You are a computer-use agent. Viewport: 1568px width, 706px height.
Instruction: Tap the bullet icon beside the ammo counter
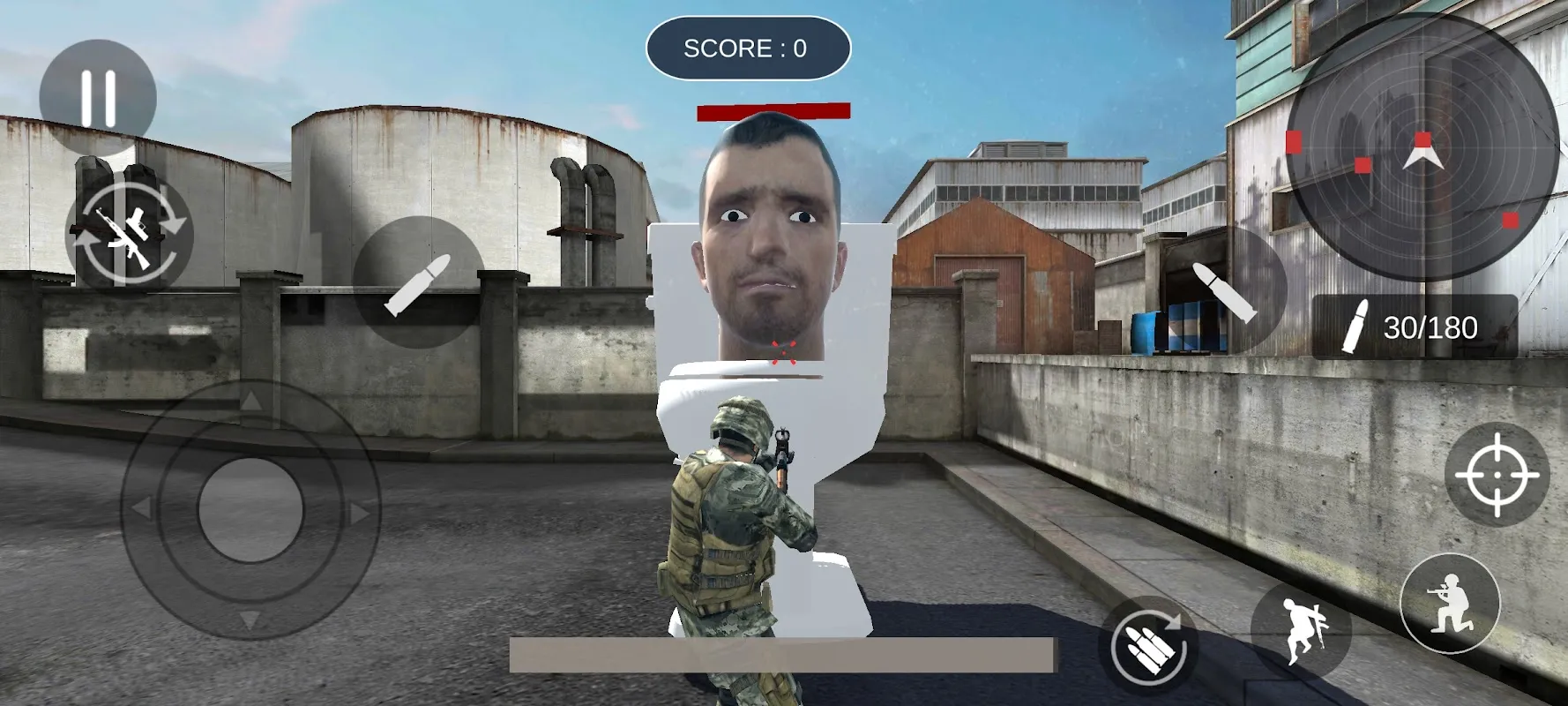tap(1355, 325)
